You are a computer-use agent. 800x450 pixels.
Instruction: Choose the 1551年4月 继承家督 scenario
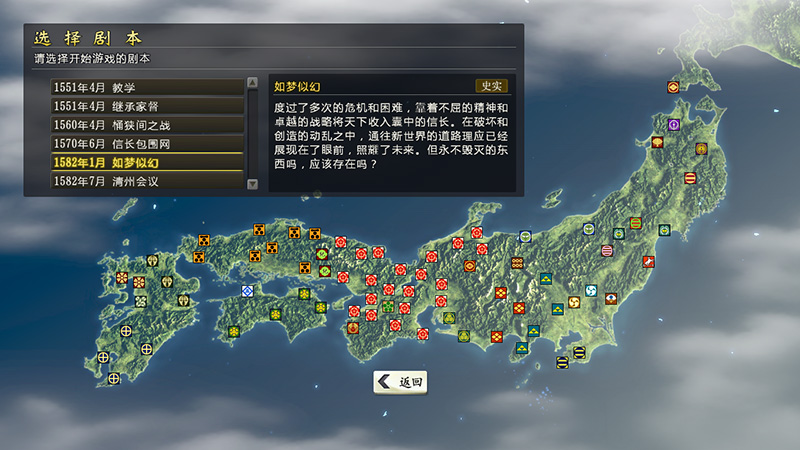147,106
